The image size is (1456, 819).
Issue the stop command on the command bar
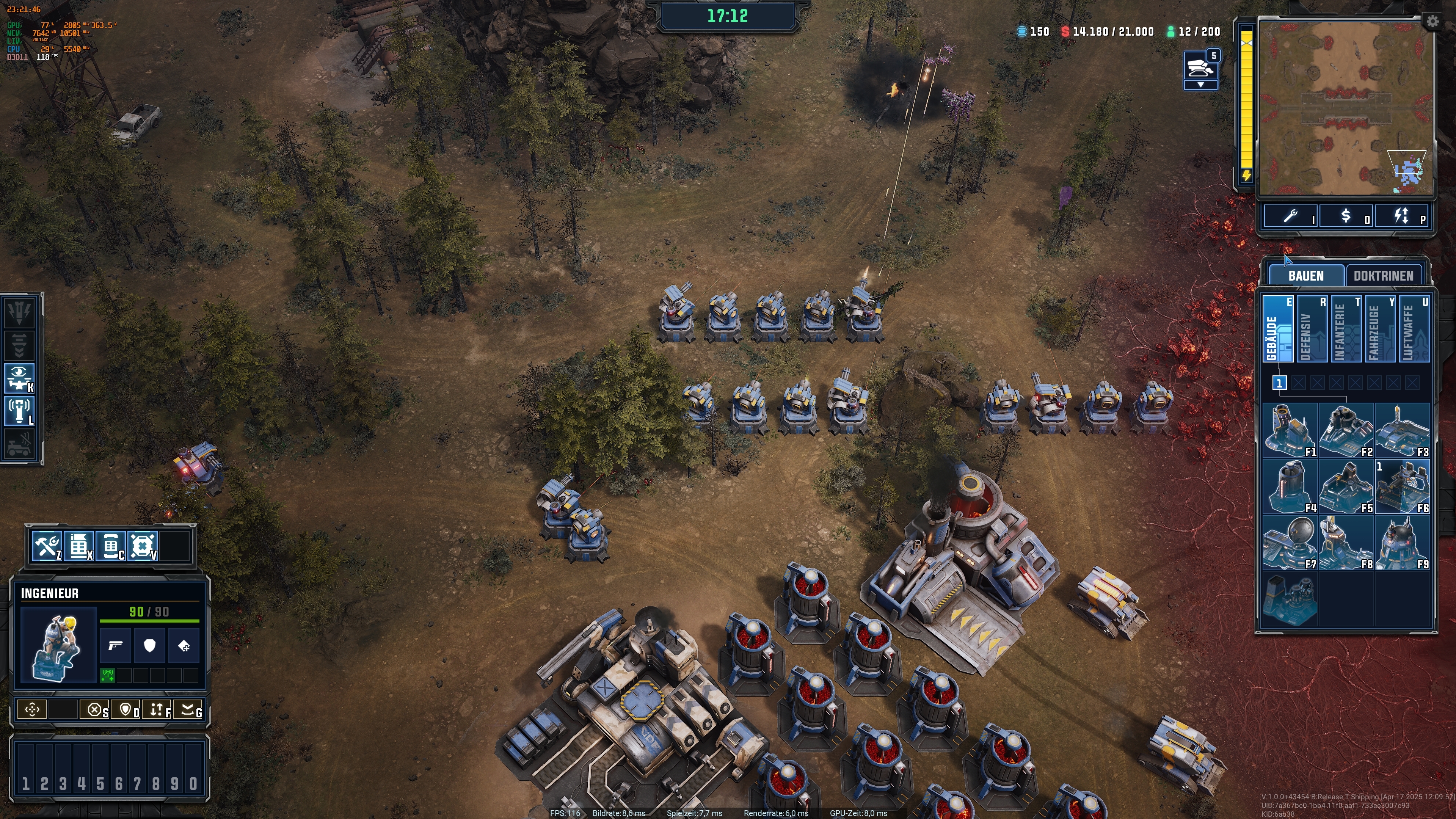[95, 709]
